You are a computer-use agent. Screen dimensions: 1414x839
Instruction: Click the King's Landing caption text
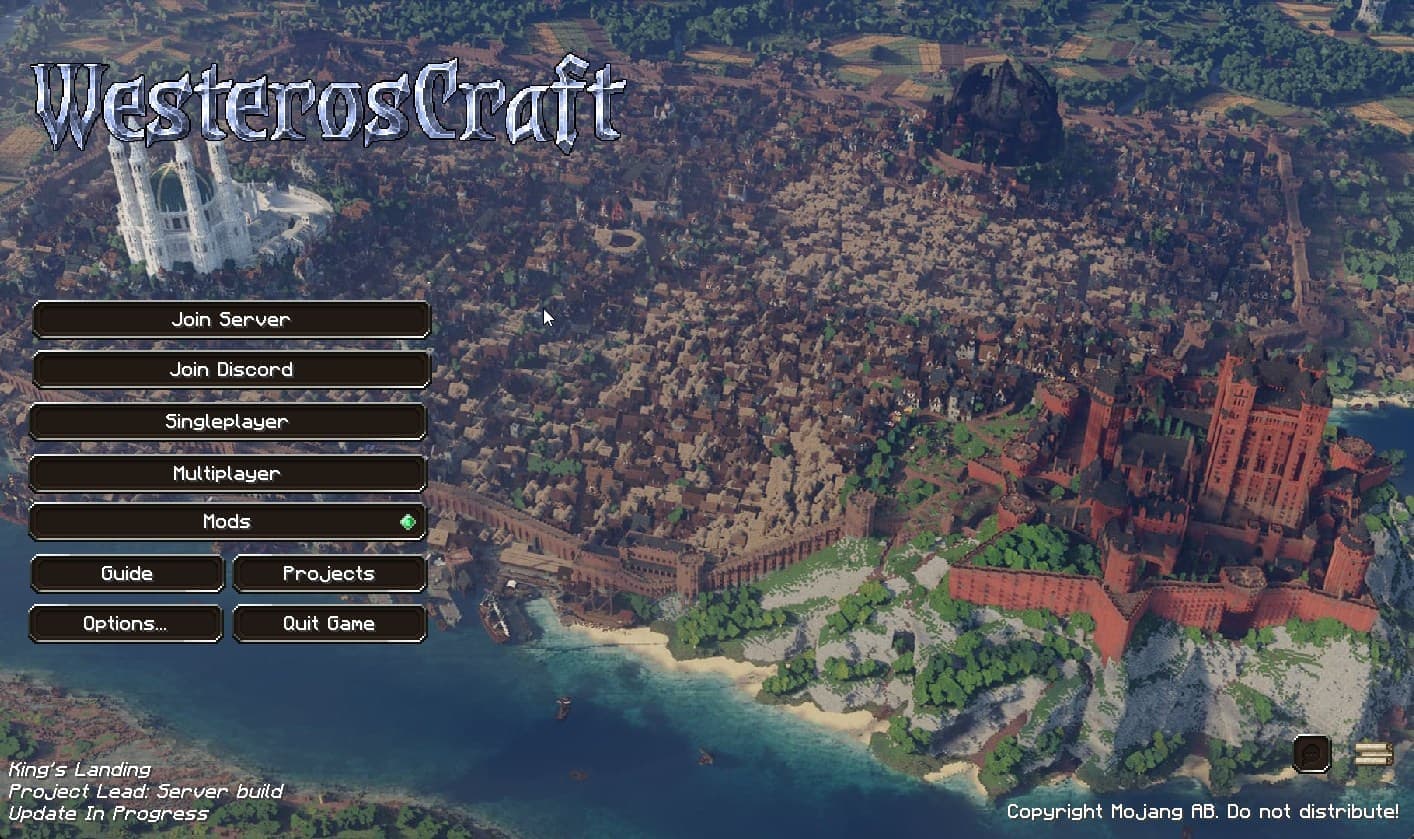[75, 769]
